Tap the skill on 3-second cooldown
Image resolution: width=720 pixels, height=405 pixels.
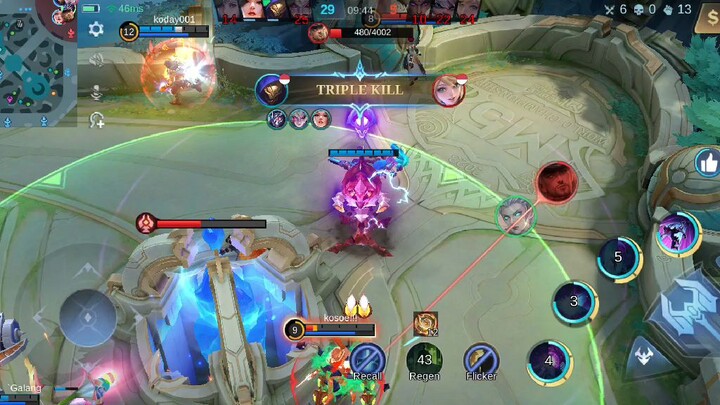pos(574,302)
